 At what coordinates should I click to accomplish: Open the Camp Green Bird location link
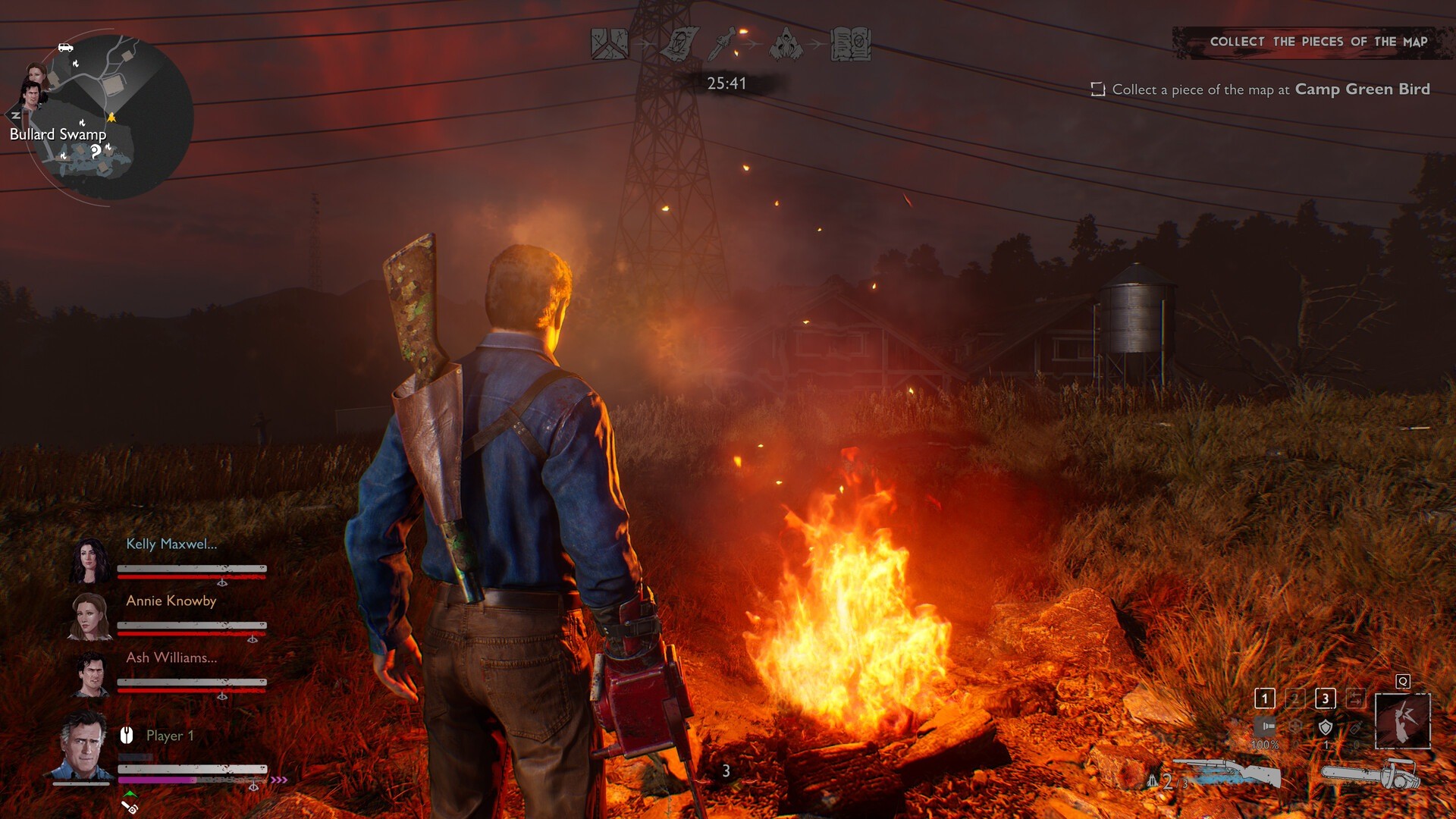click(x=1363, y=89)
